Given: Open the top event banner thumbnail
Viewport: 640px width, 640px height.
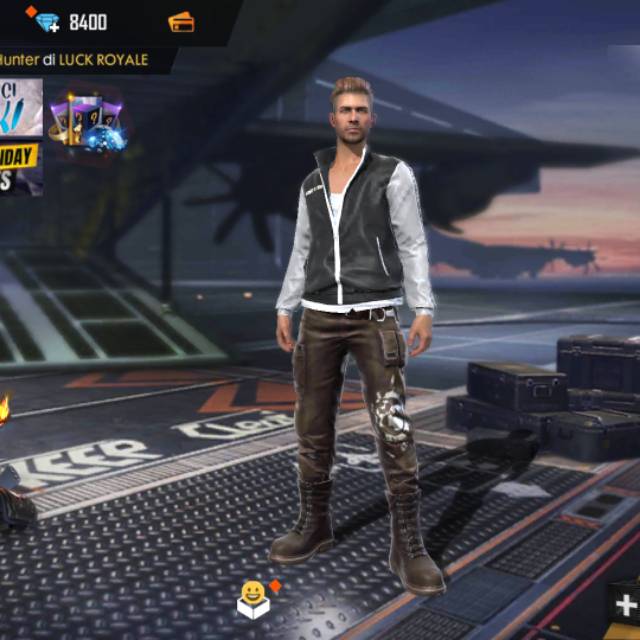Looking at the screenshot, I should pyautogui.click(x=20, y=107).
